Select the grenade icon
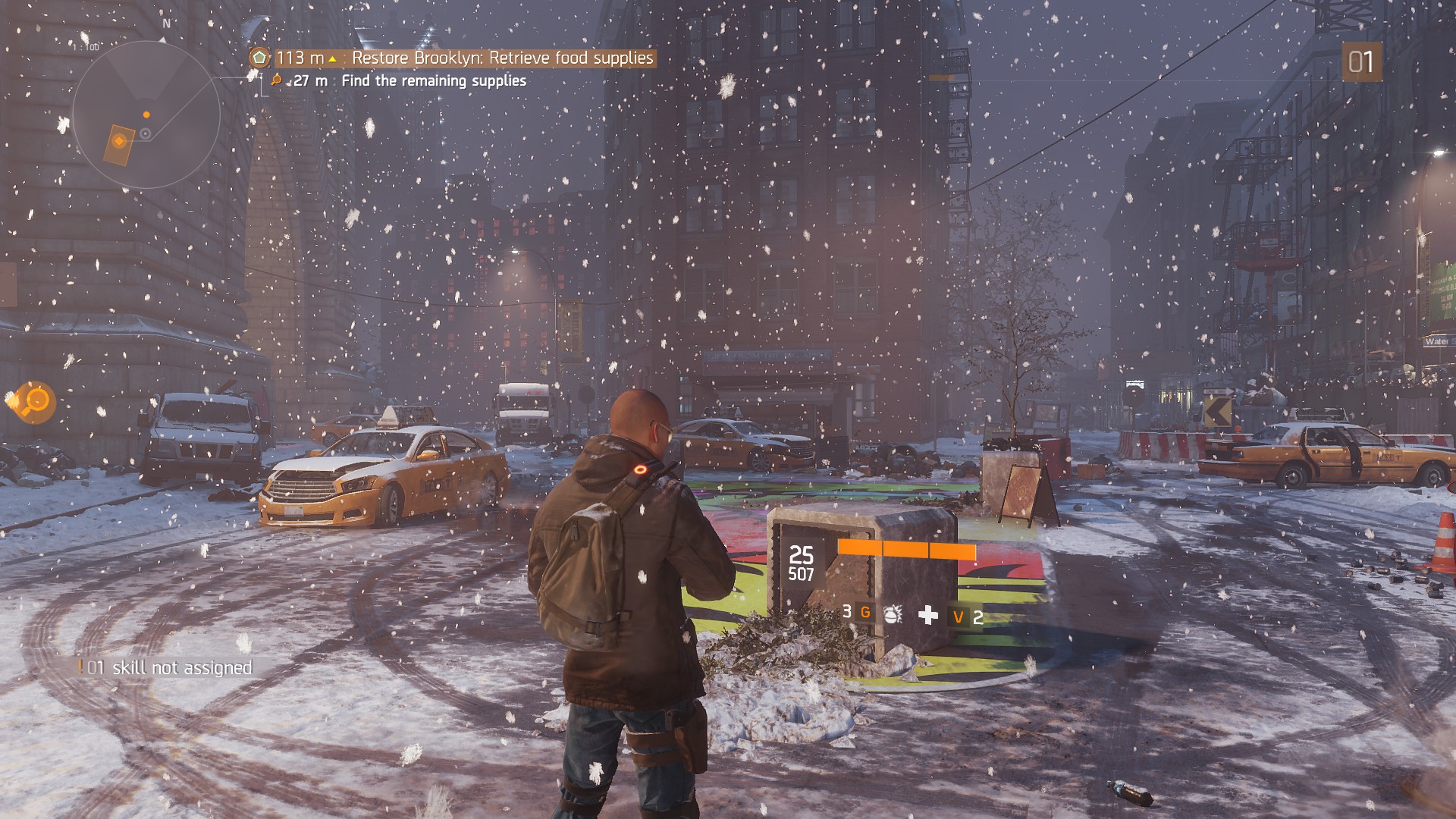The height and width of the screenshot is (819, 1456). 893,613
